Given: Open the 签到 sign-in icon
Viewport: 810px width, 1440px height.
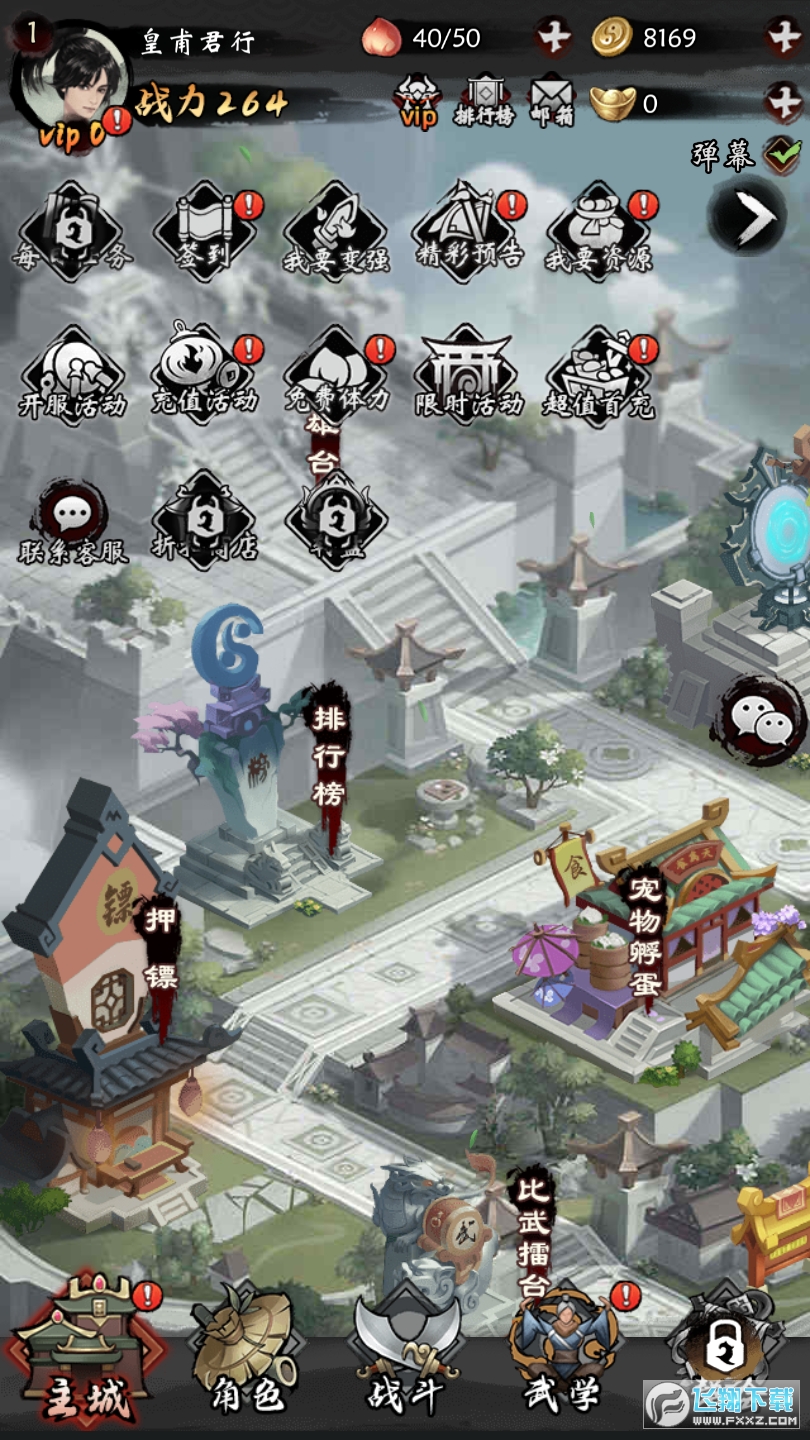Looking at the screenshot, I should [x=205, y=230].
